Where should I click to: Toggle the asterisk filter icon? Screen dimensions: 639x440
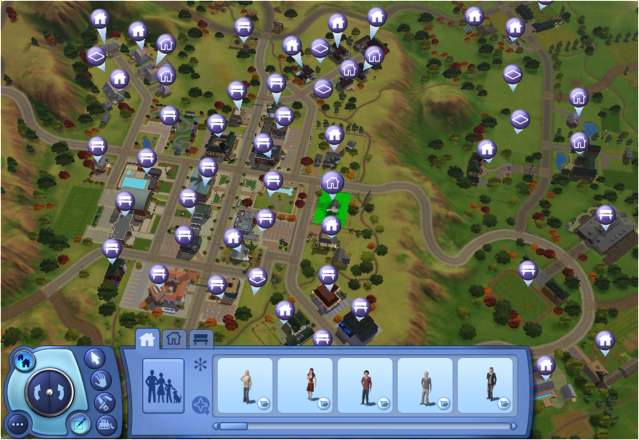click(x=200, y=365)
